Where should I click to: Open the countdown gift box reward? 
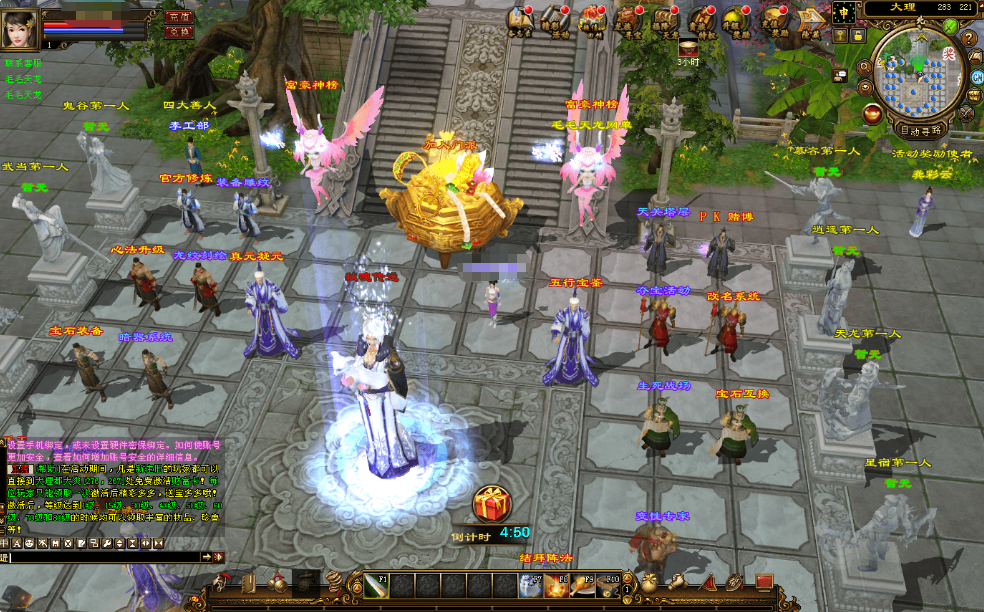coord(491,504)
